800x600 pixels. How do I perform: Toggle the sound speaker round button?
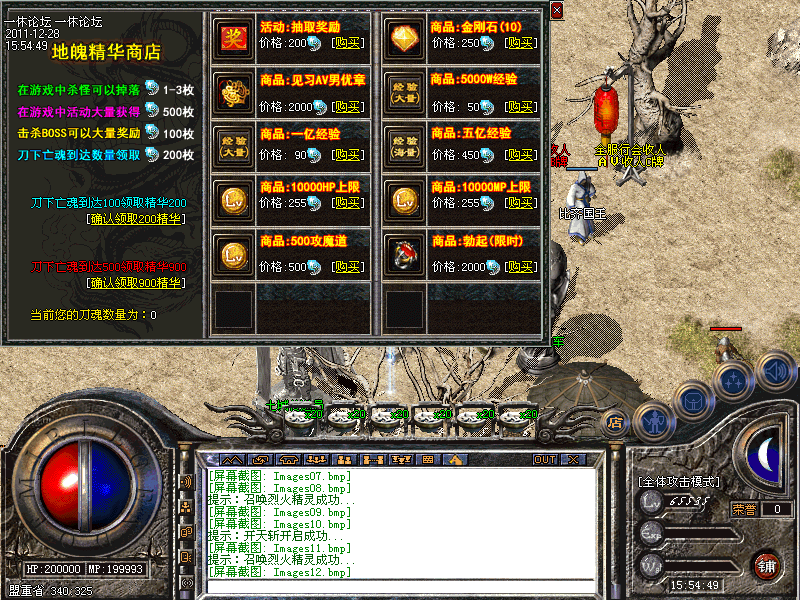(776, 371)
